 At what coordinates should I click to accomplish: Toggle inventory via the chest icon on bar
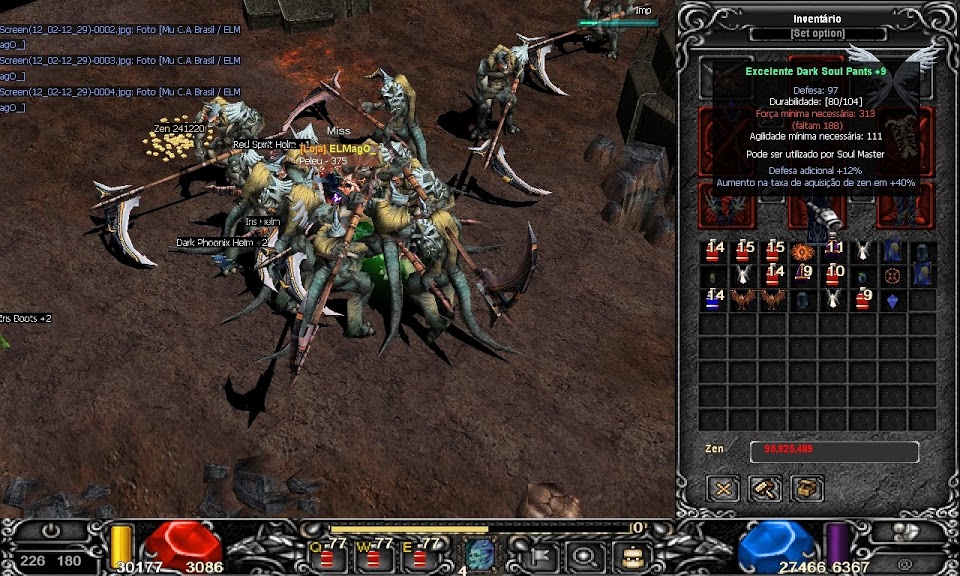[x=632, y=554]
